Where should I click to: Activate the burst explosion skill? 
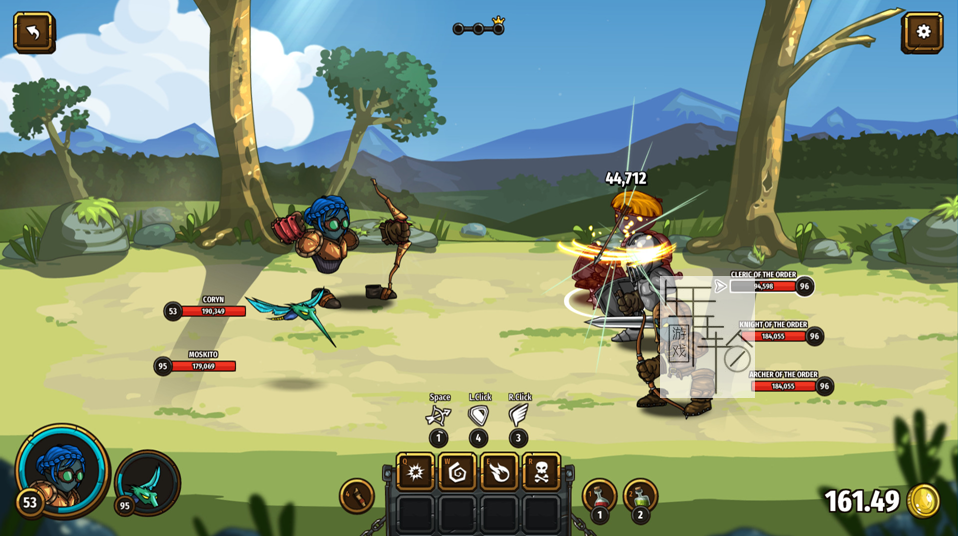click(x=415, y=472)
